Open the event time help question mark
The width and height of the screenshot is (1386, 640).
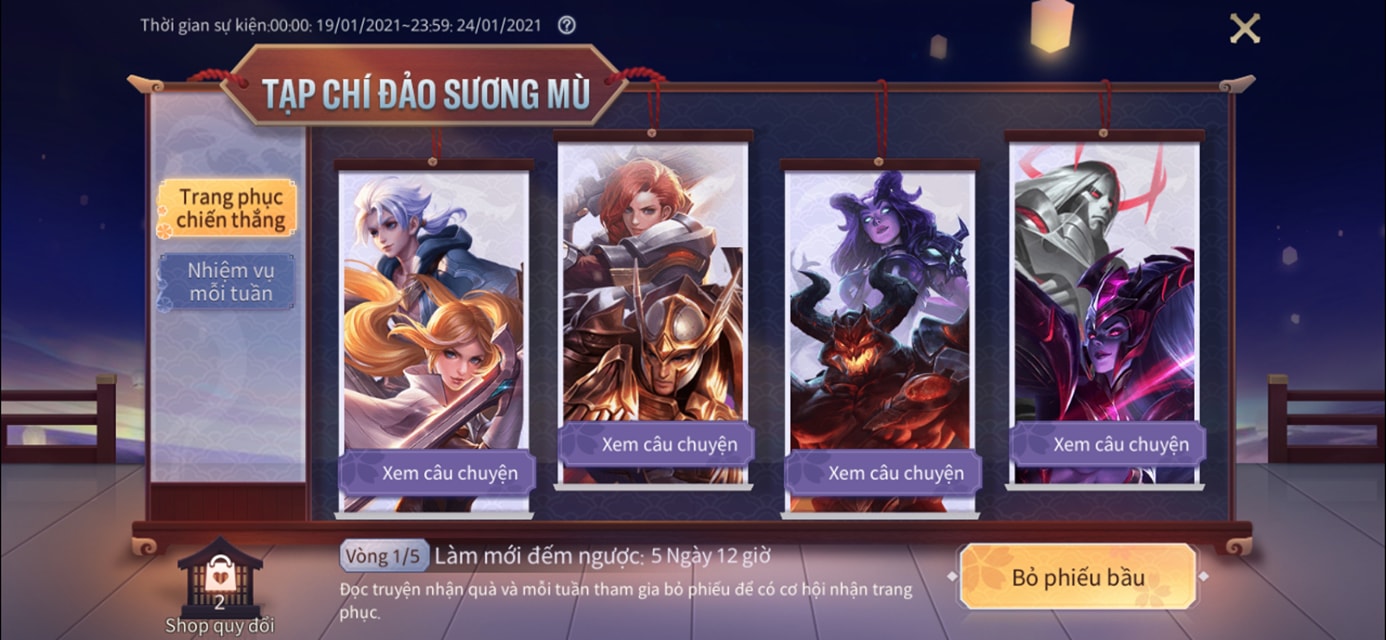[x=566, y=25]
